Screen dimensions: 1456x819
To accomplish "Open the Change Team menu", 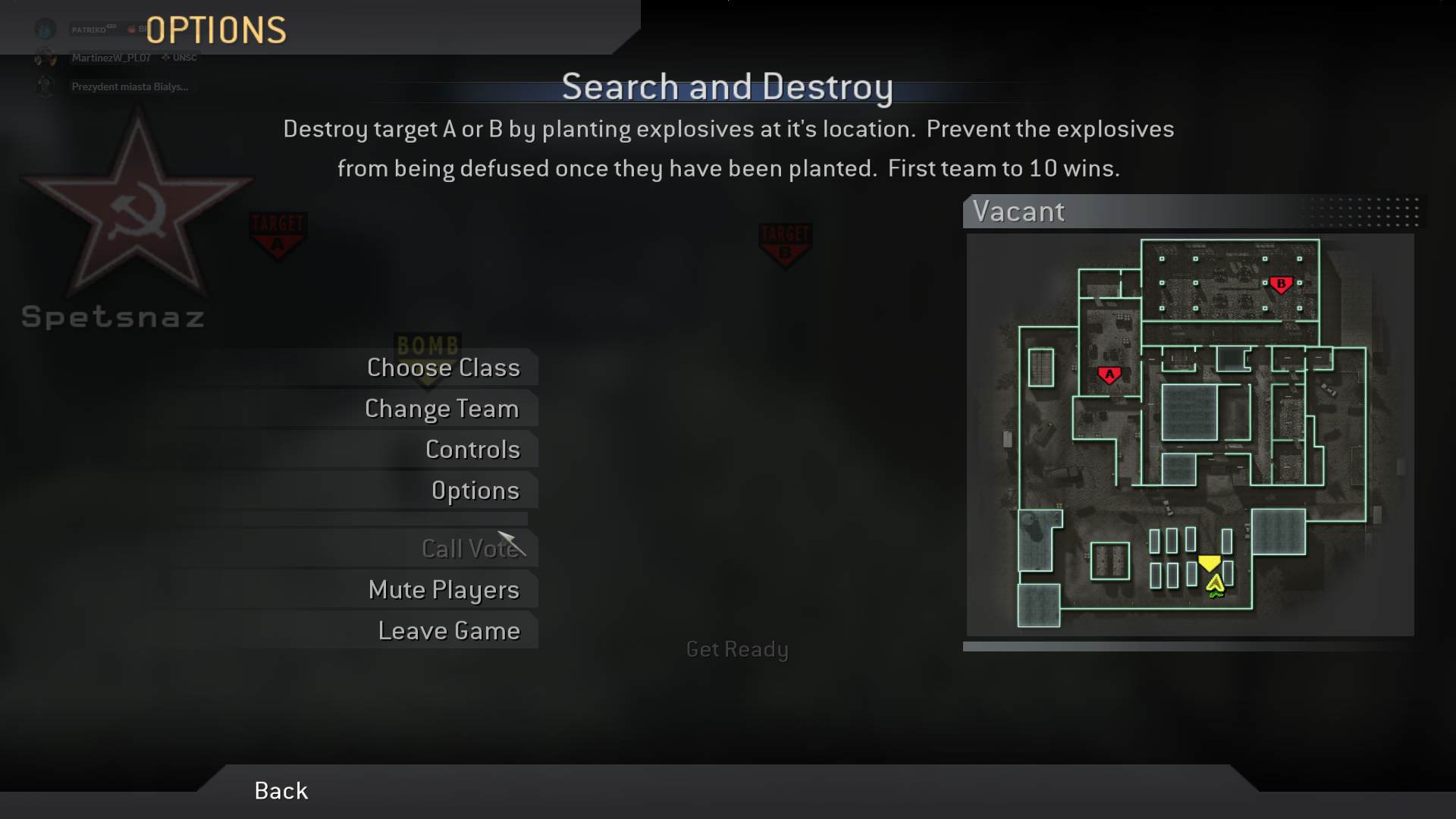I will [x=442, y=409].
